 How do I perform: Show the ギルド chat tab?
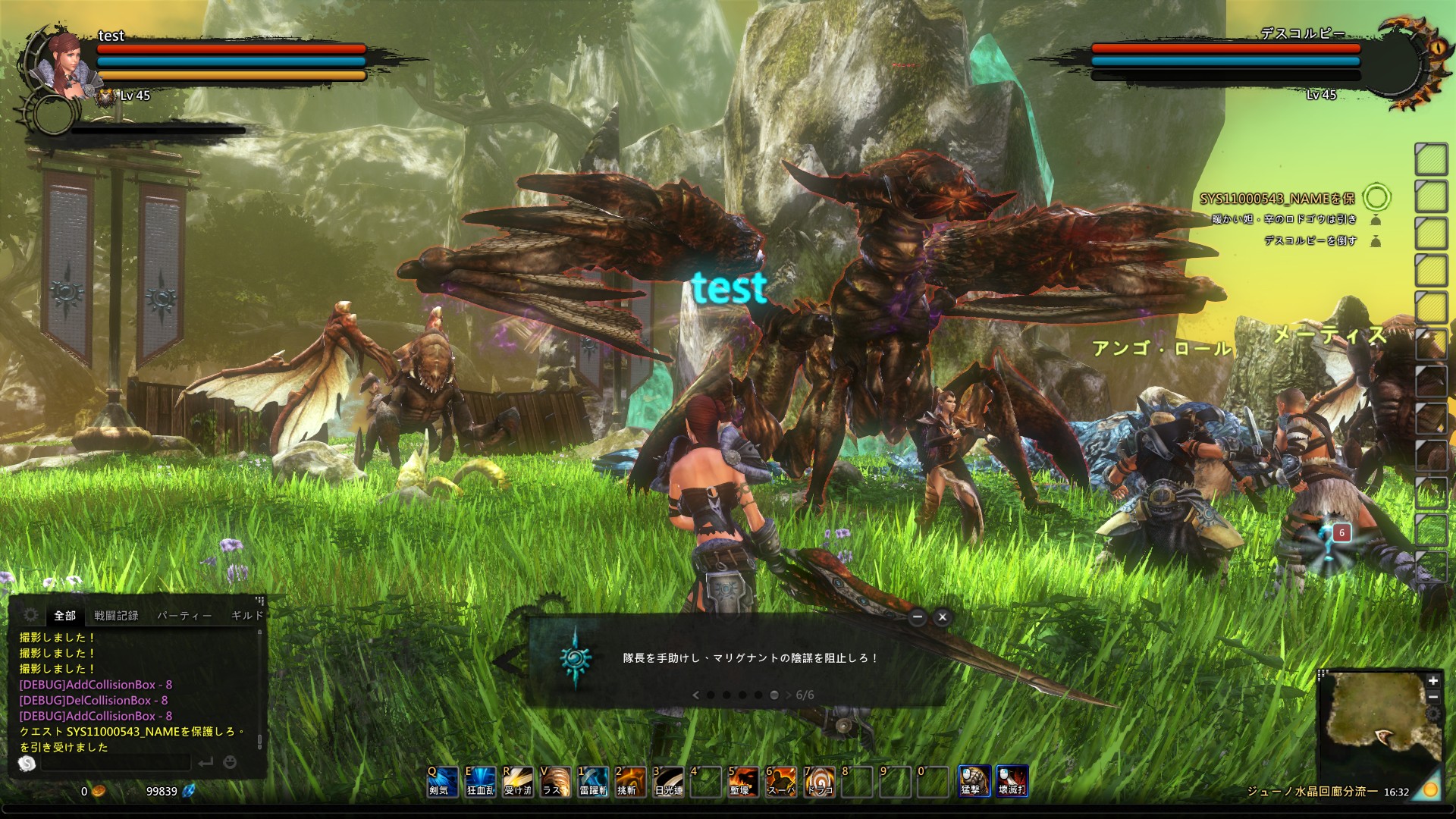247,616
